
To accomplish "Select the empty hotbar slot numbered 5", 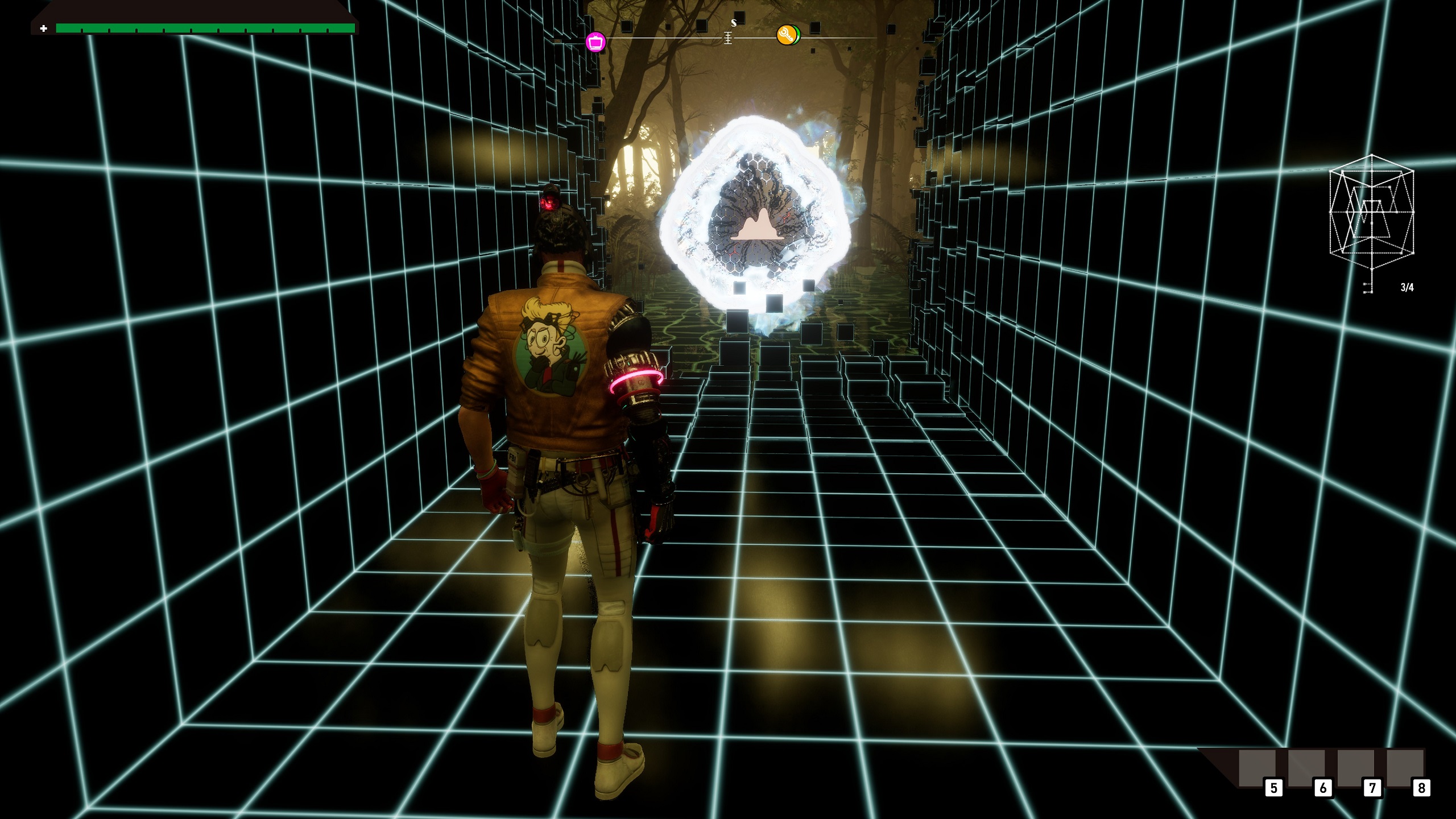I will pos(1256,768).
